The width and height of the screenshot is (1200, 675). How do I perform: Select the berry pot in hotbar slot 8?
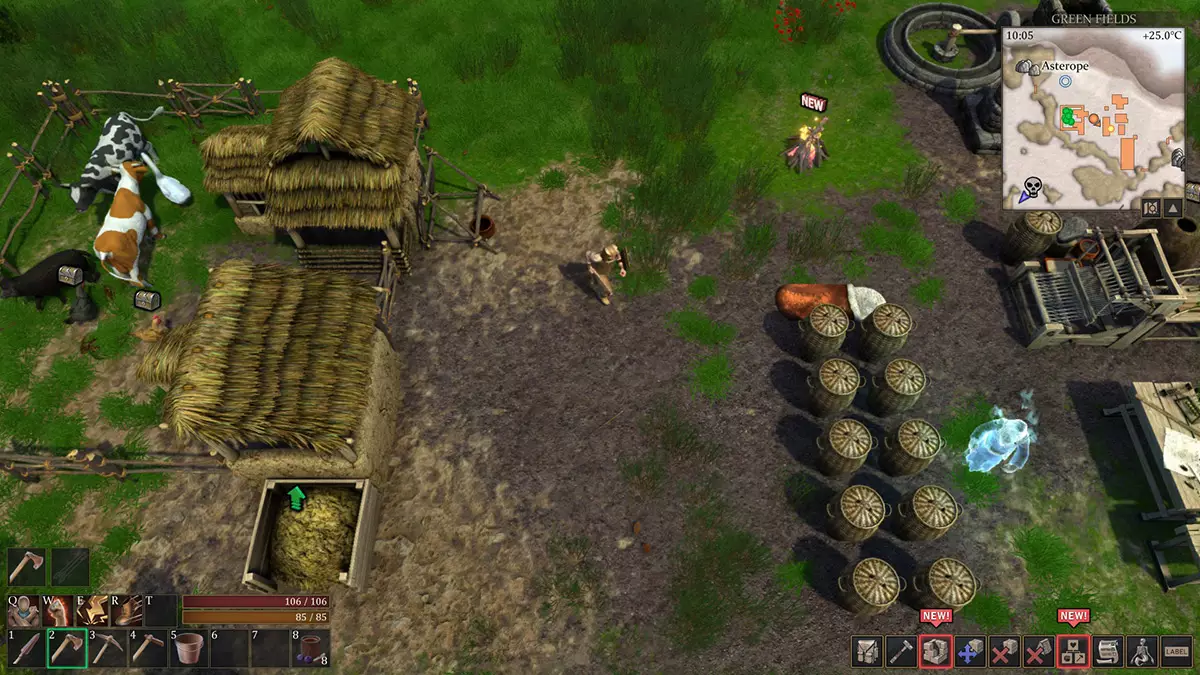[x=310, y=650]
